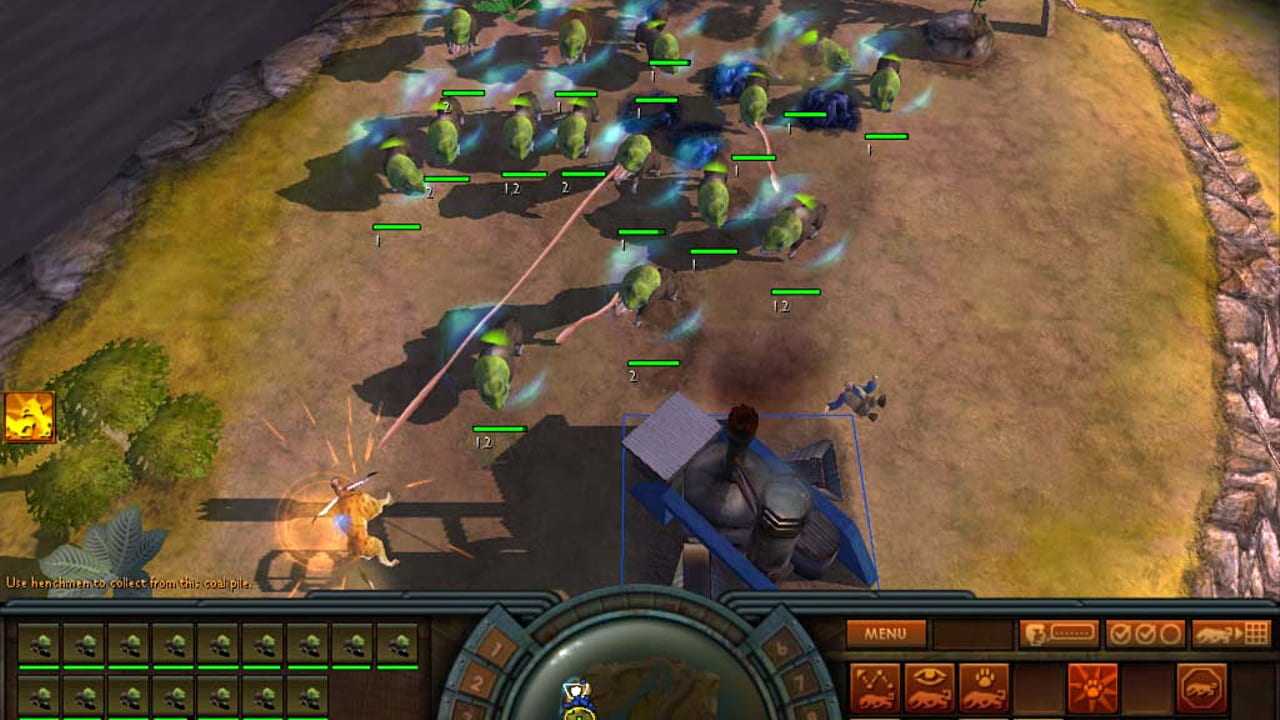Open the chat speech bubble button
The image size is (1280, 720).
tap(1058, 633)
